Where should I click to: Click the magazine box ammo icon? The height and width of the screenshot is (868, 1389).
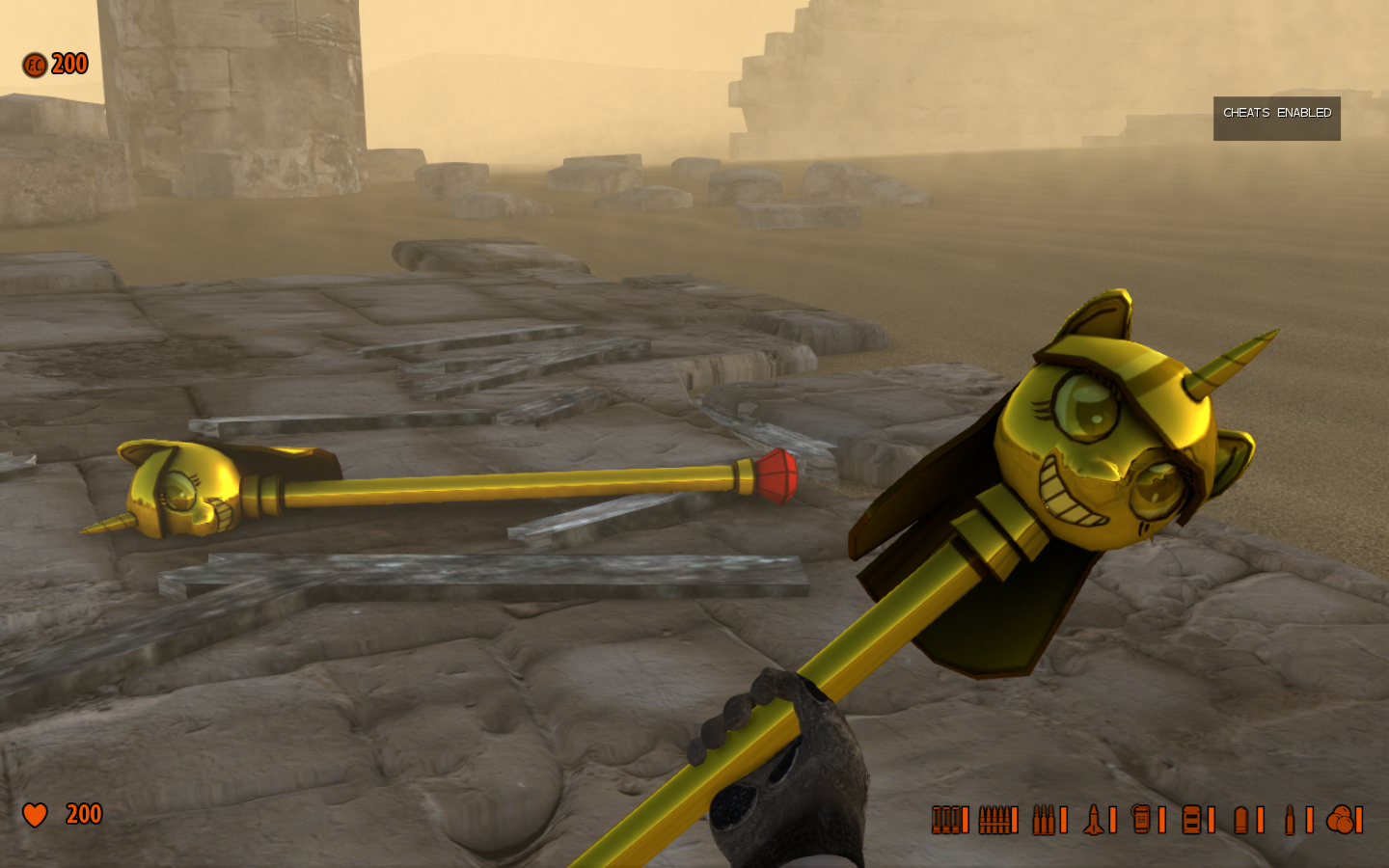1192,820
